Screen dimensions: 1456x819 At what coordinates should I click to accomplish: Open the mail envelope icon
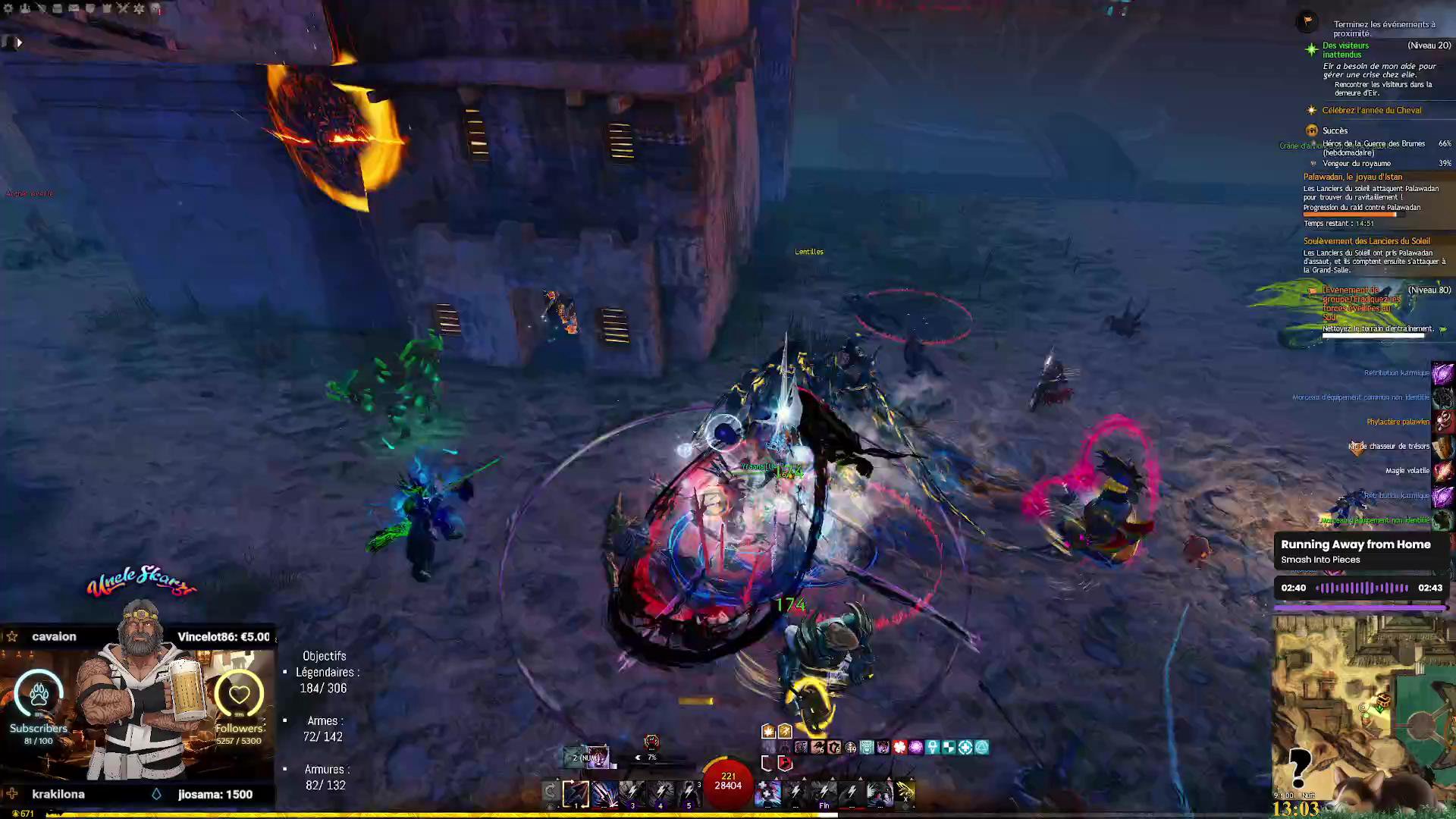(74, 8)
